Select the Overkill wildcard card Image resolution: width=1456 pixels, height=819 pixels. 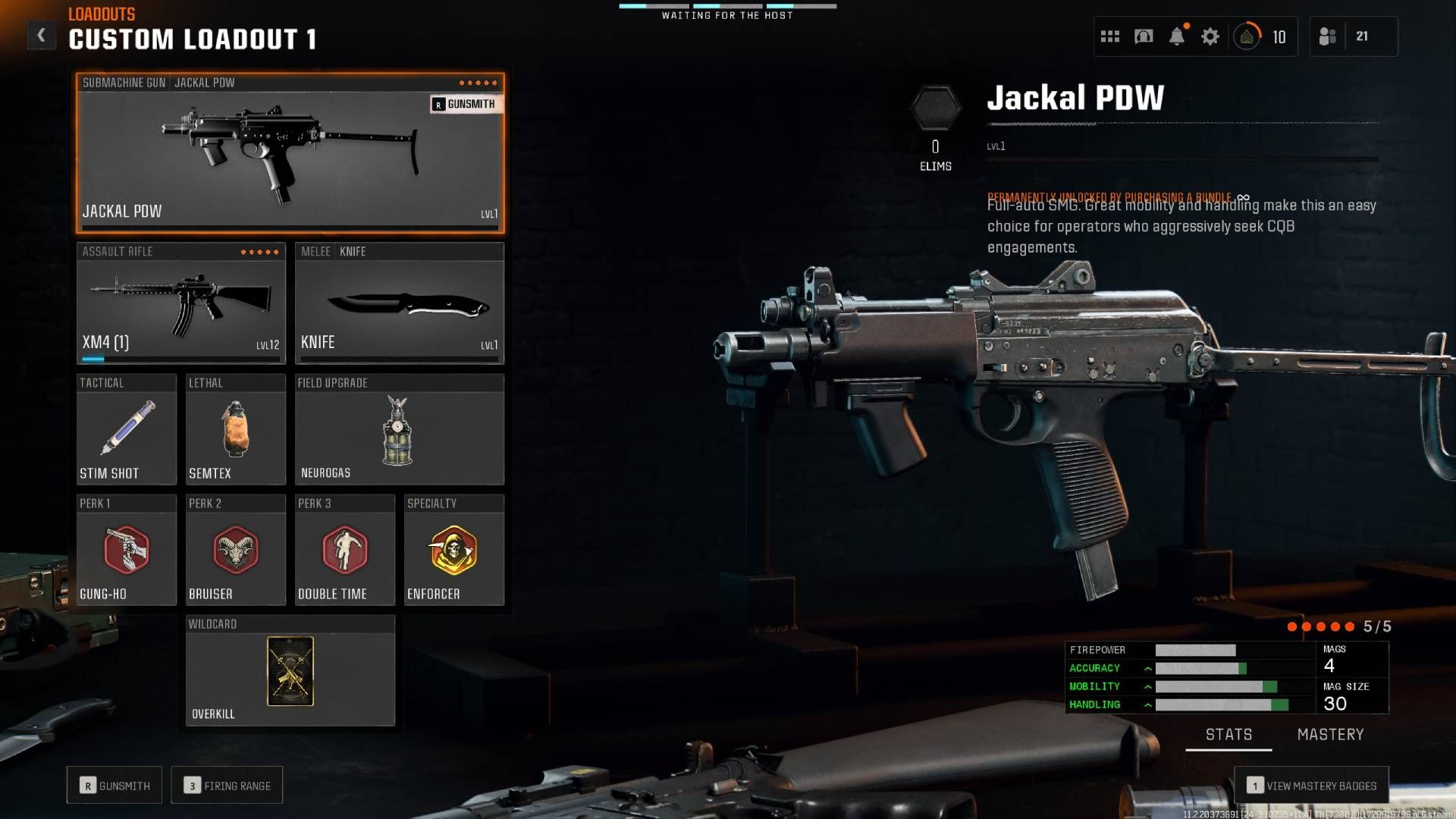point(290,671)
